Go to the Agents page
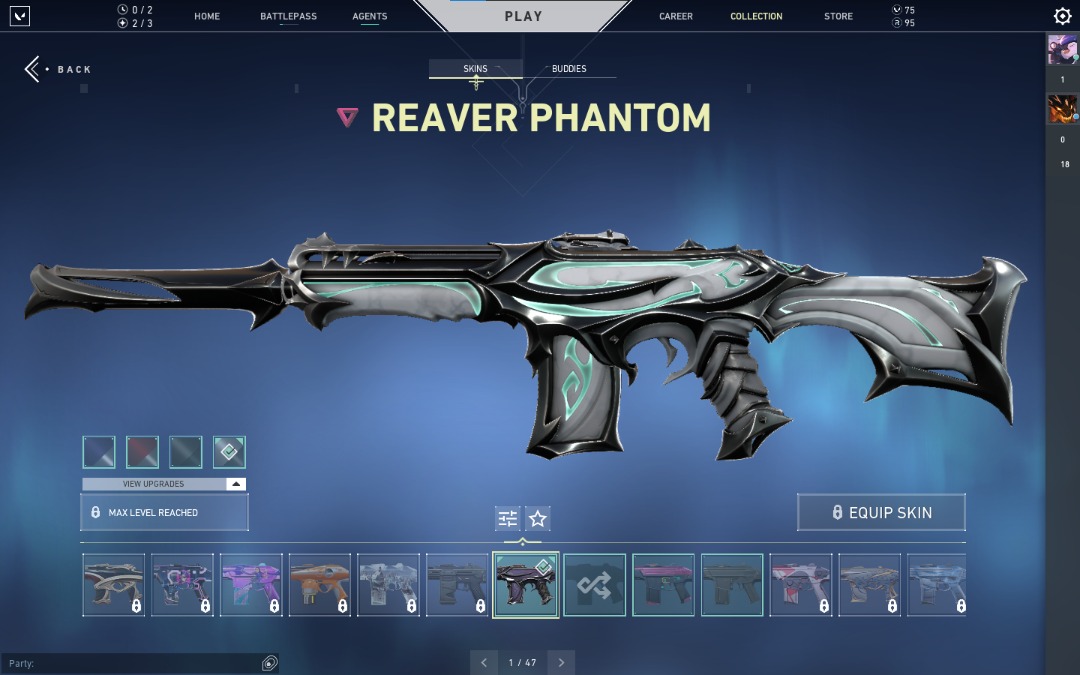Image resolution: width=1080 pixels, height=675 pixels. click(x=370, y=16)
